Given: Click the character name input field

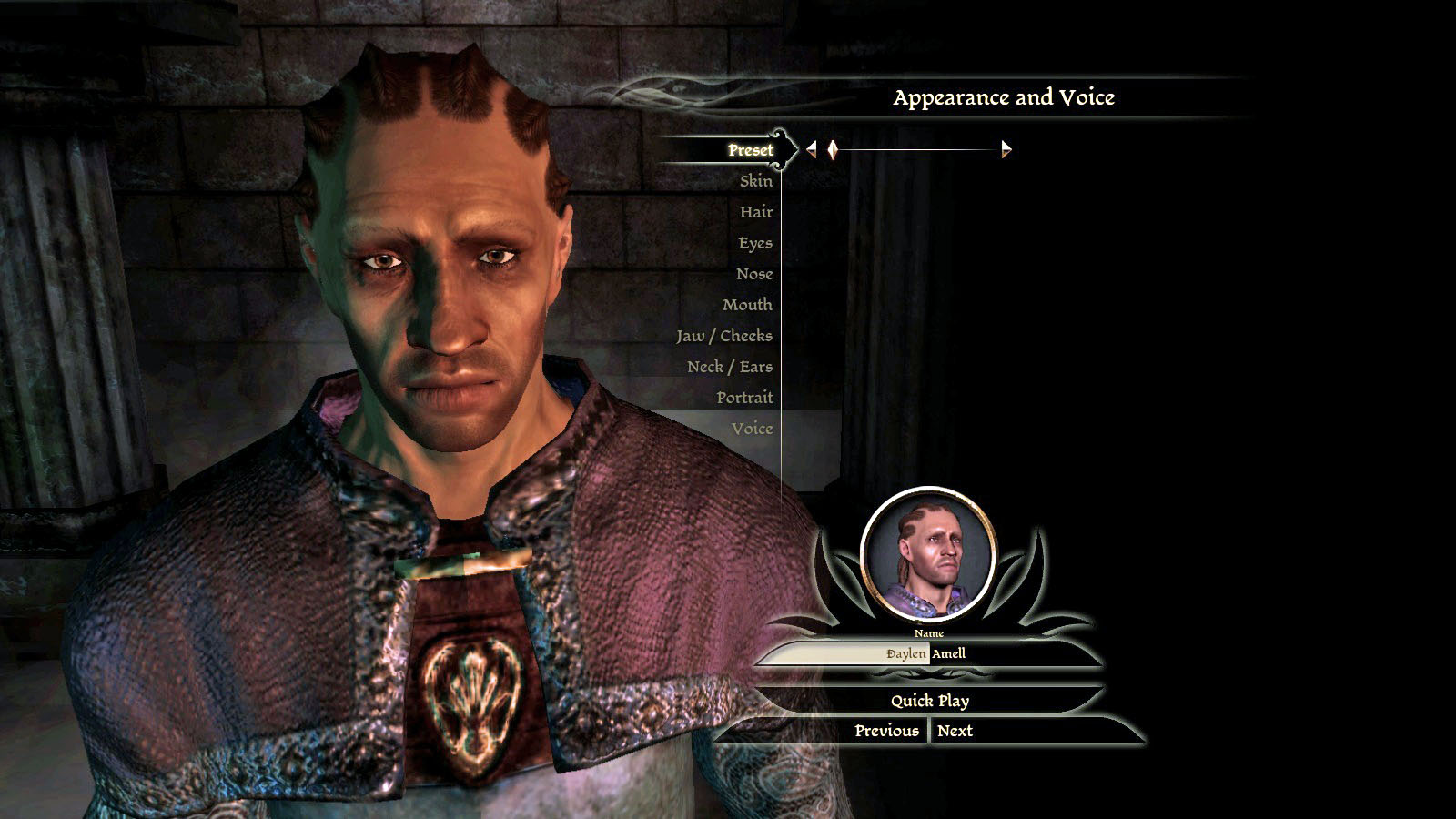Looking at the screenshot, I should 926,653.
